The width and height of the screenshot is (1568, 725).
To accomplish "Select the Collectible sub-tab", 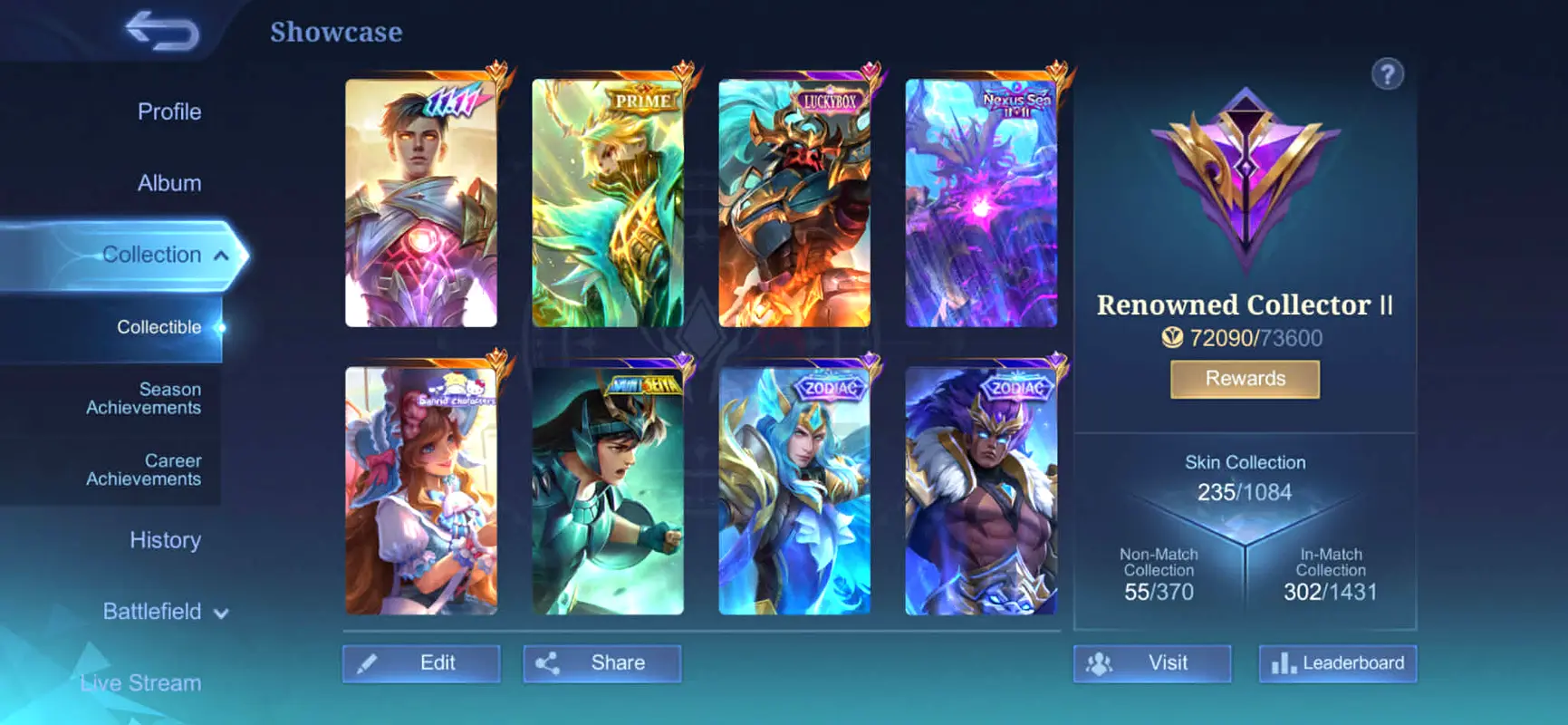I will coord(159,327).
